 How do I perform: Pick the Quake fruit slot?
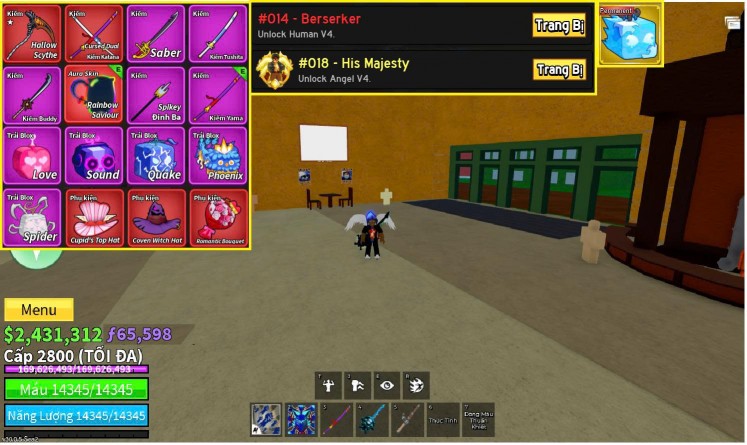tap(155, 157)
